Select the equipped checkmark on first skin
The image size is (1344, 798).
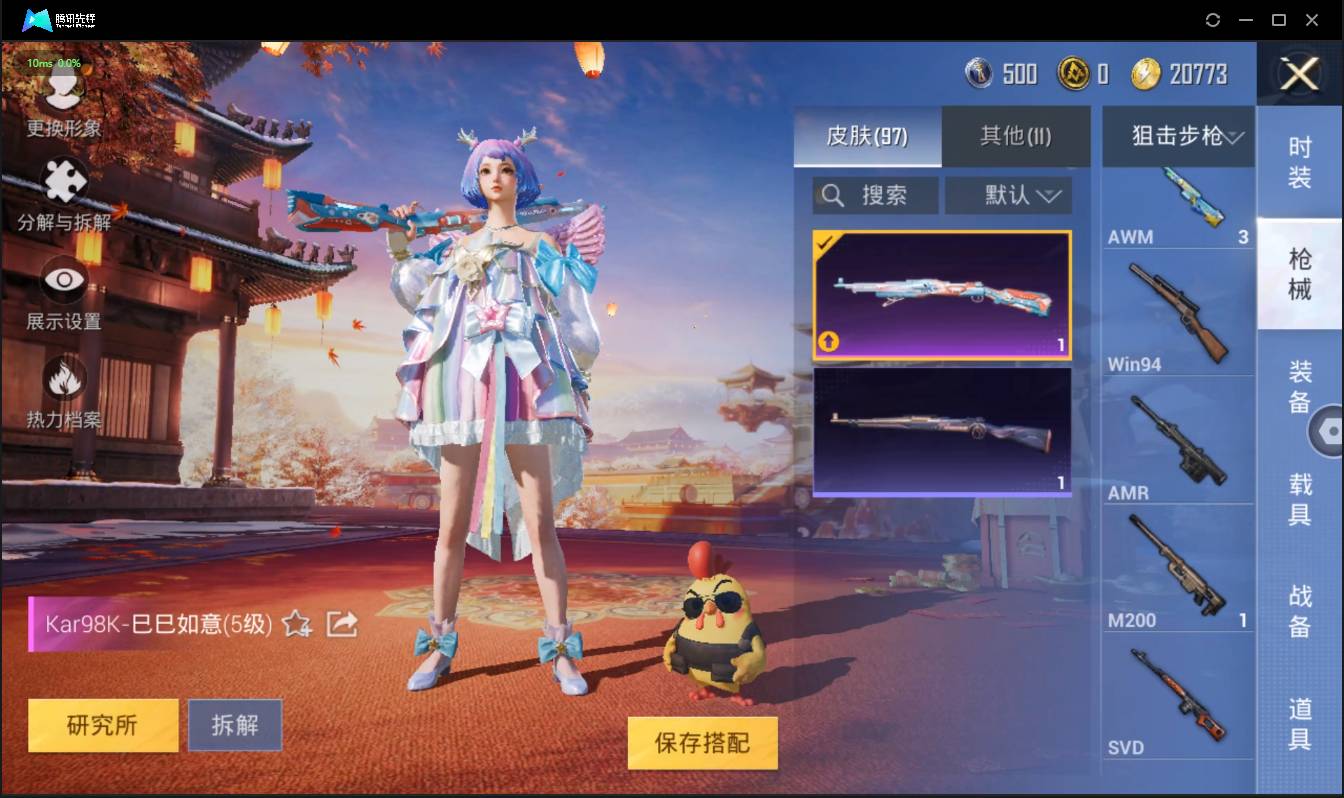tap(827, 240)
